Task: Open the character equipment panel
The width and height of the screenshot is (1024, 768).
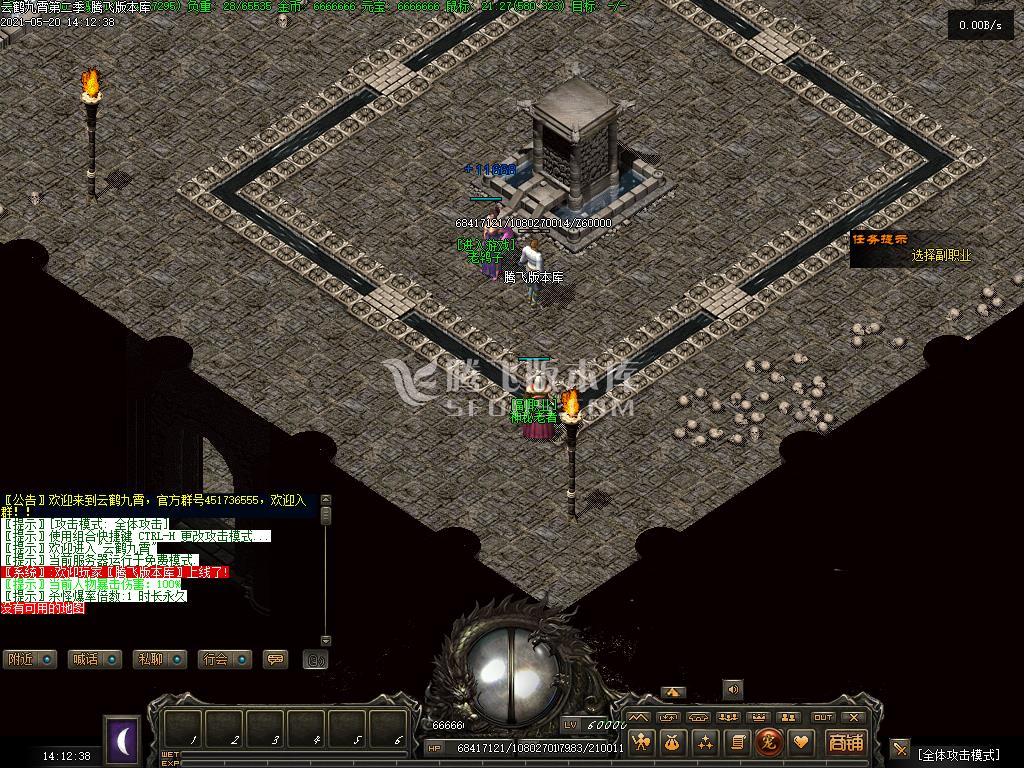Action: pyautogui.click(x=641, y=742)
